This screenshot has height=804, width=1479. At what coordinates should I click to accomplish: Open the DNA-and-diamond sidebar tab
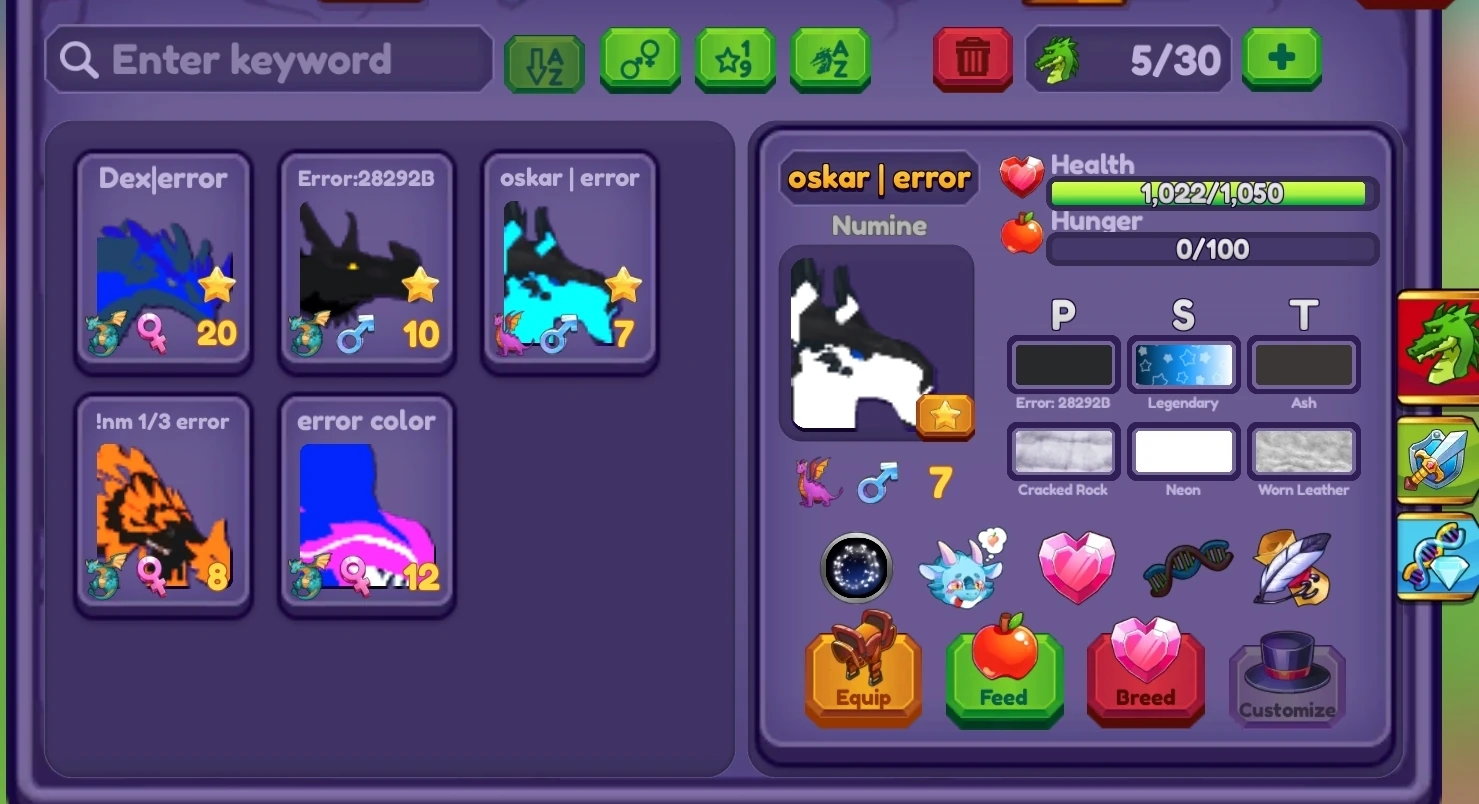1438,556
